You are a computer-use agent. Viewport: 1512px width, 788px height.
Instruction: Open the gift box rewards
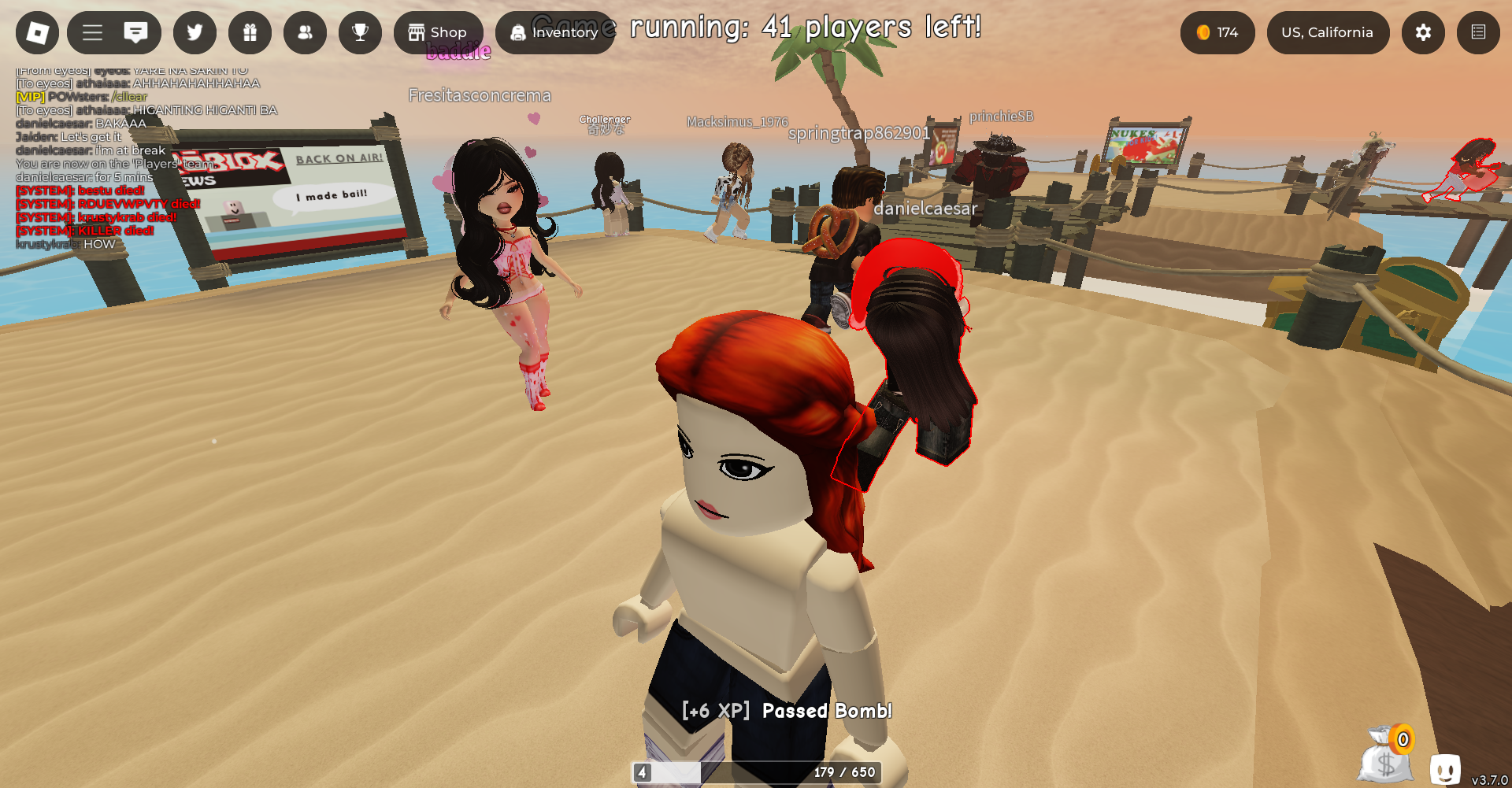(x=250, y=32)
